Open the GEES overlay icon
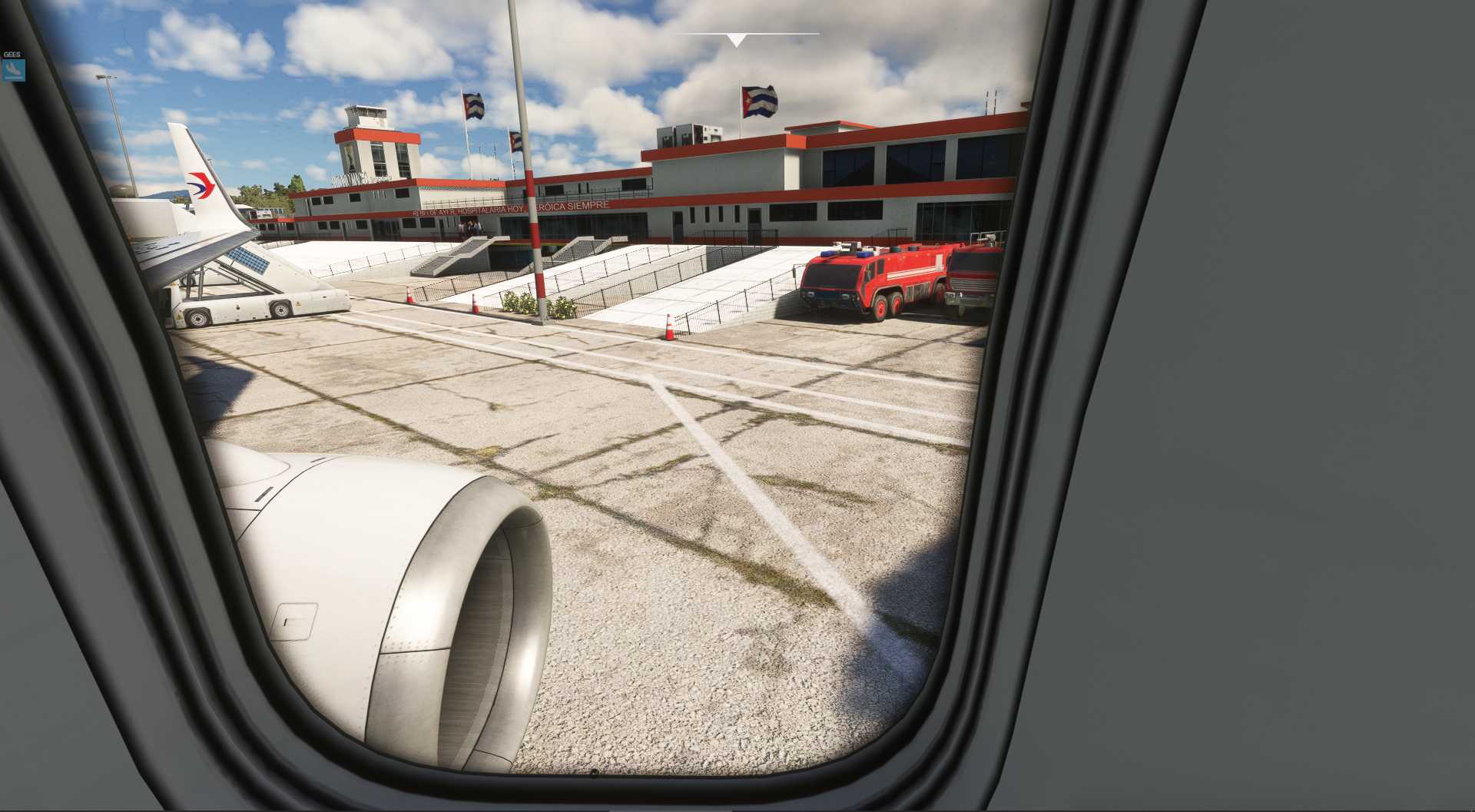Screen dimensions: 1475x812 (14, 70)
